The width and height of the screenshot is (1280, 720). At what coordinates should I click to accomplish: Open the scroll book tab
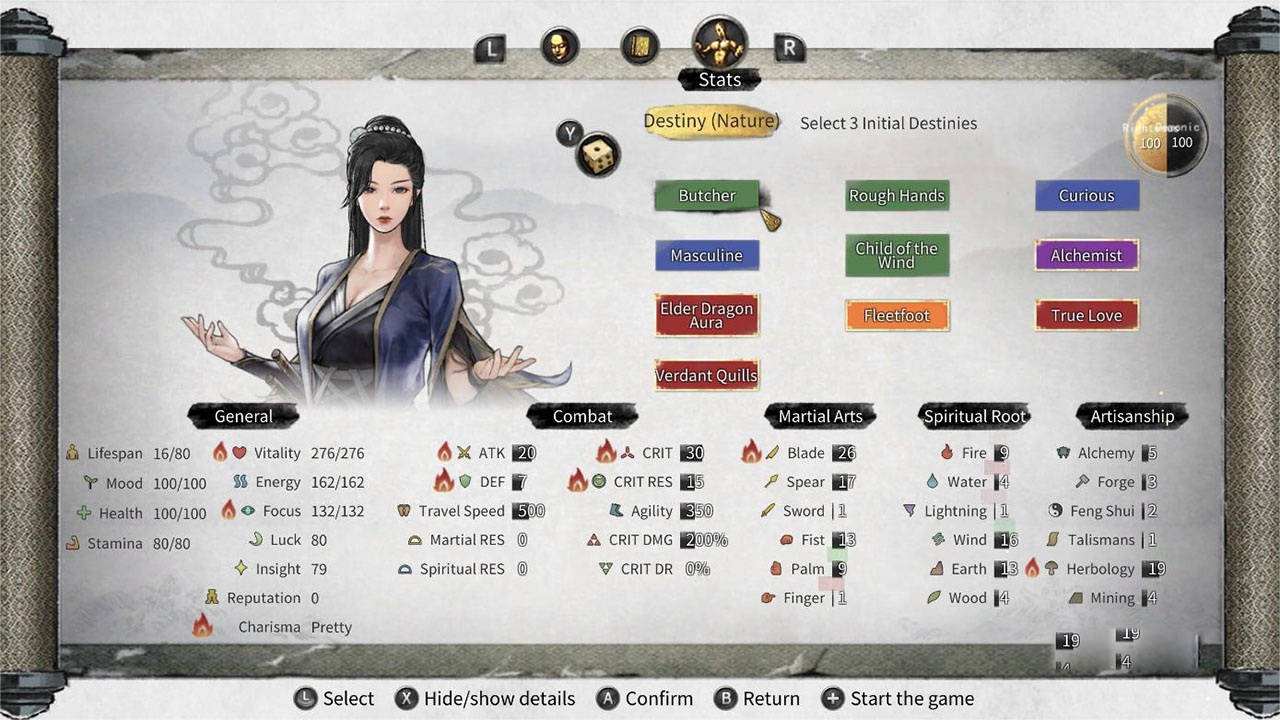(639, 46)
